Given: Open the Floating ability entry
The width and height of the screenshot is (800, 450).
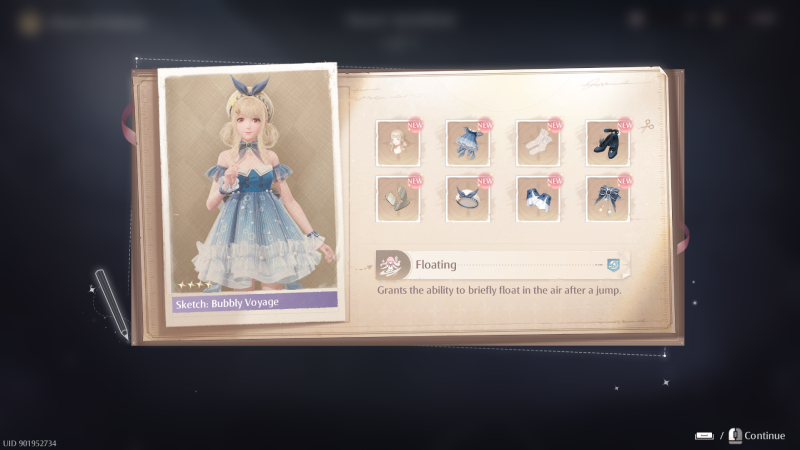Looking at the screenshot, I should click(500, 265).
